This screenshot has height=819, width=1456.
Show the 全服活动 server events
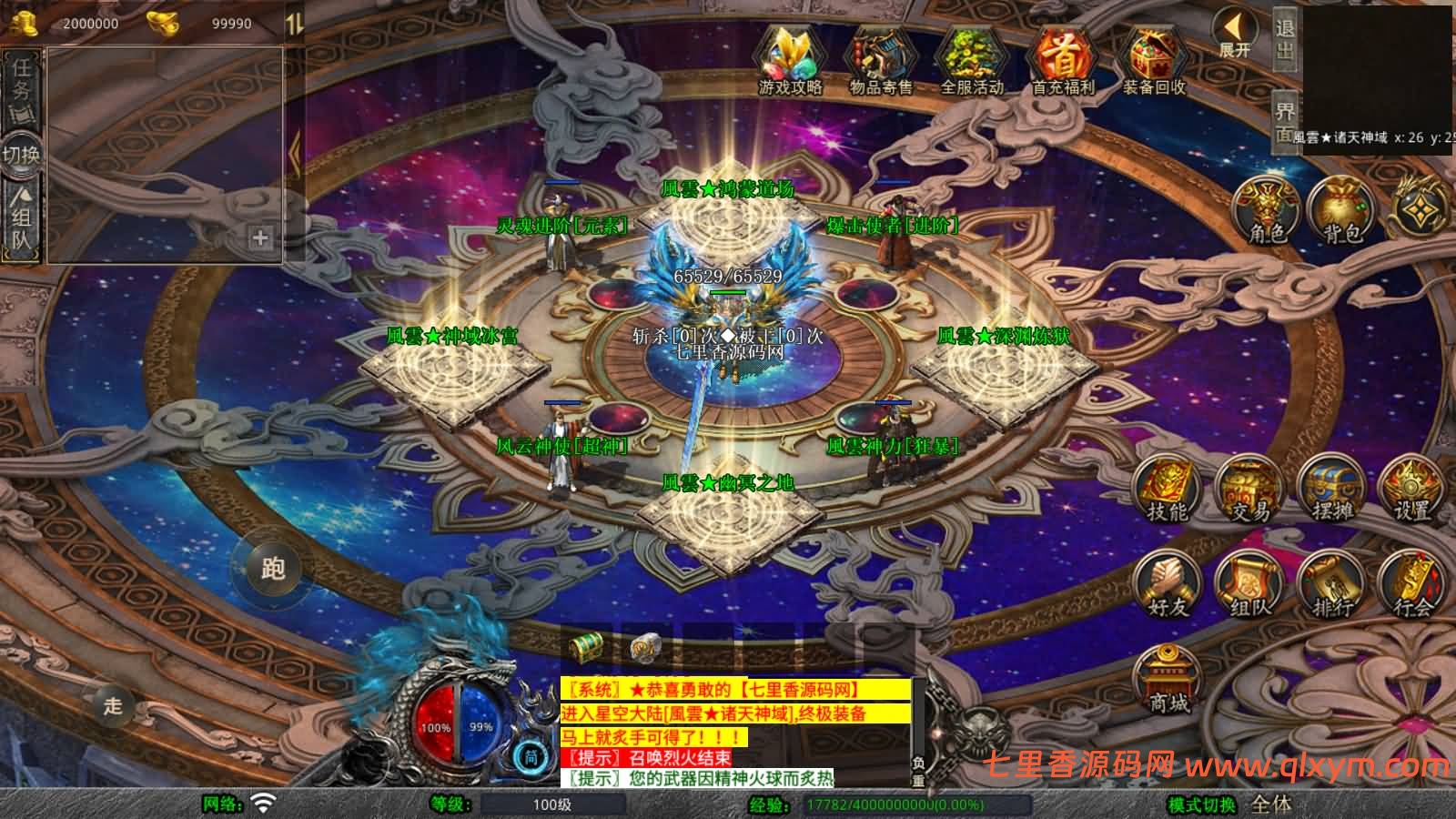(971, 60)
